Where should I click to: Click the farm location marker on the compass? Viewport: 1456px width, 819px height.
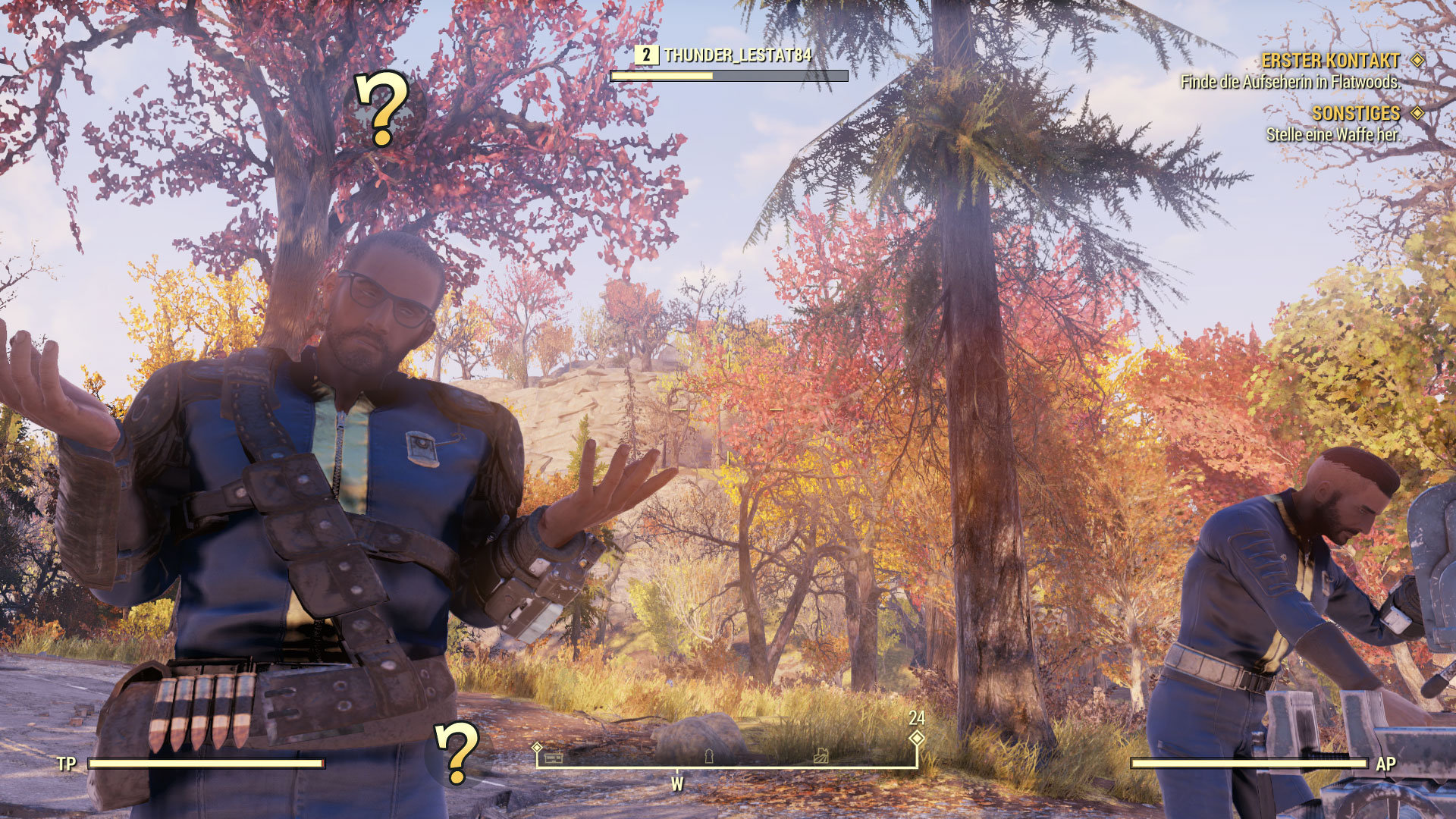(x=821, y=755)
